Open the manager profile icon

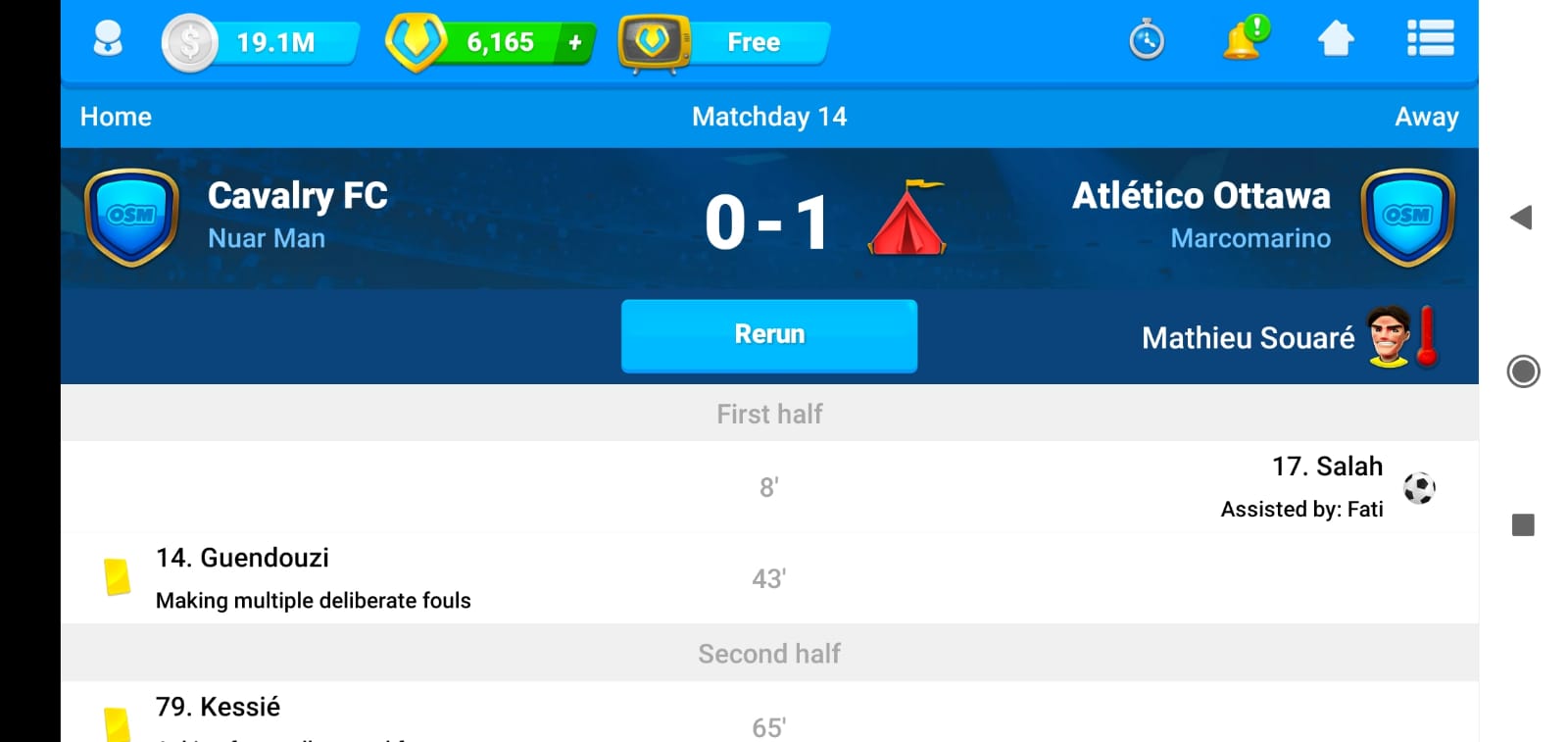click(x=108, y=40)
